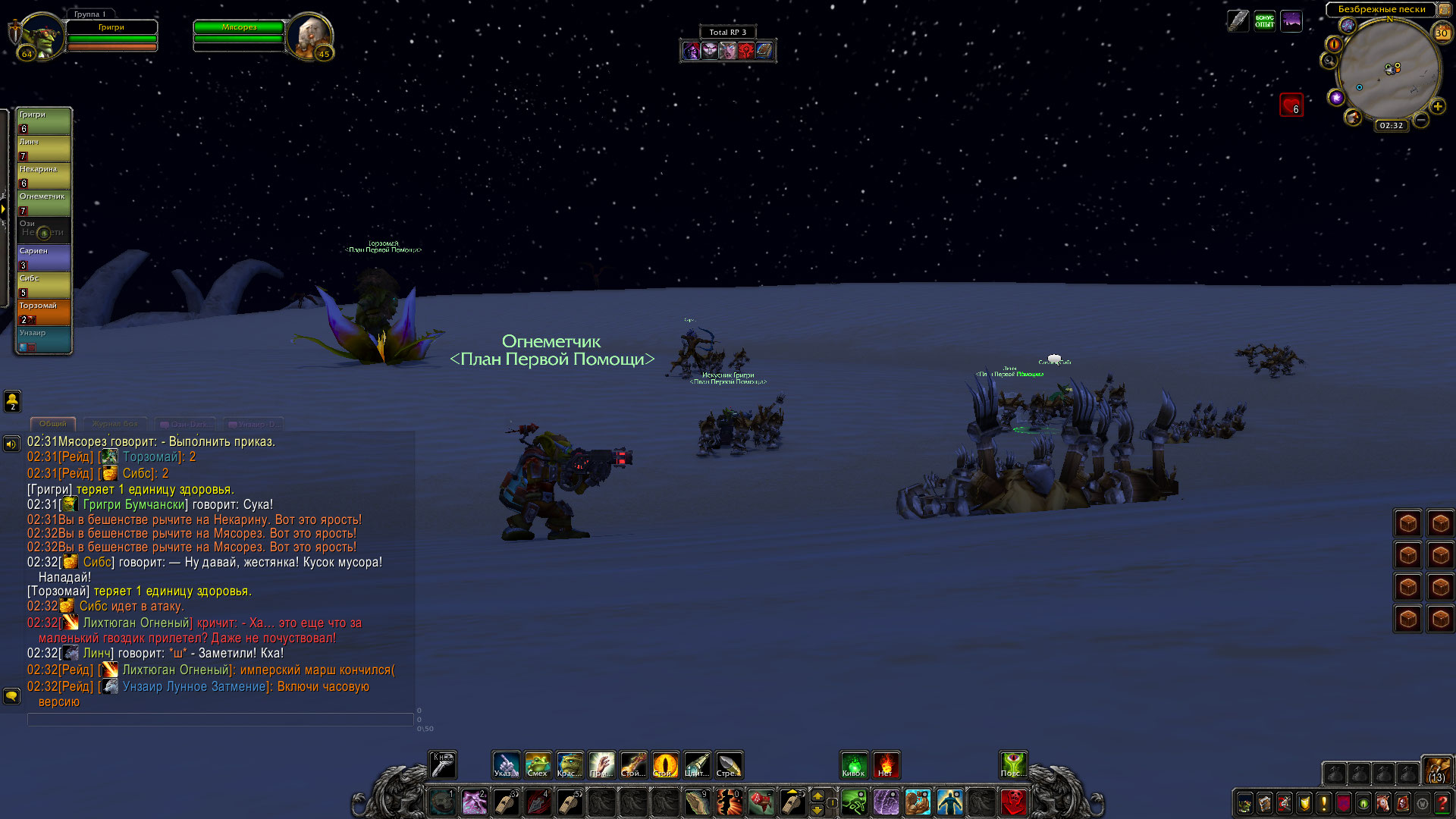Select the Линч raid frame

tap(44, 149)
